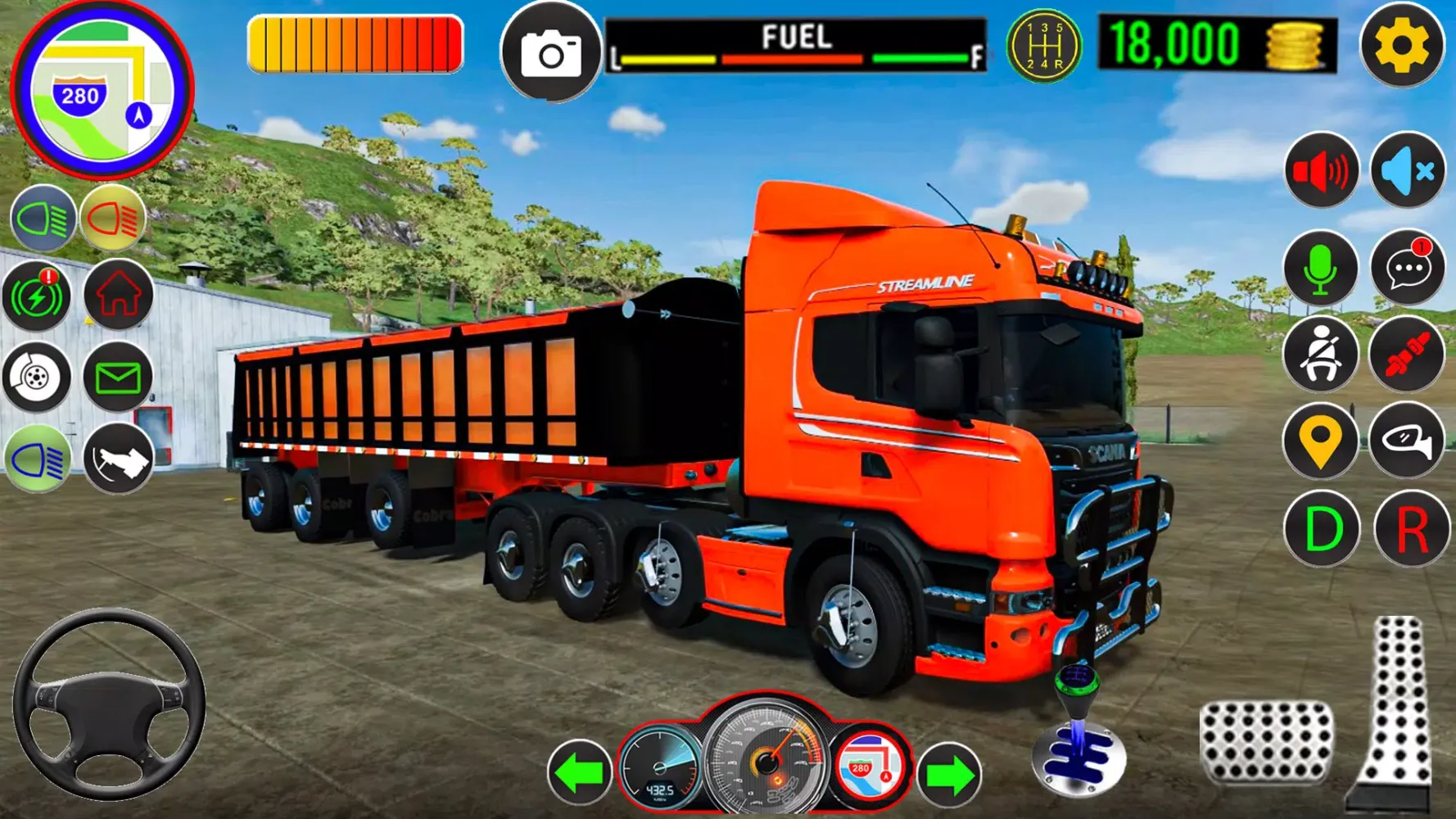Click the gear shift pattern icon

pyautogui.click(x=1043, y=46)
